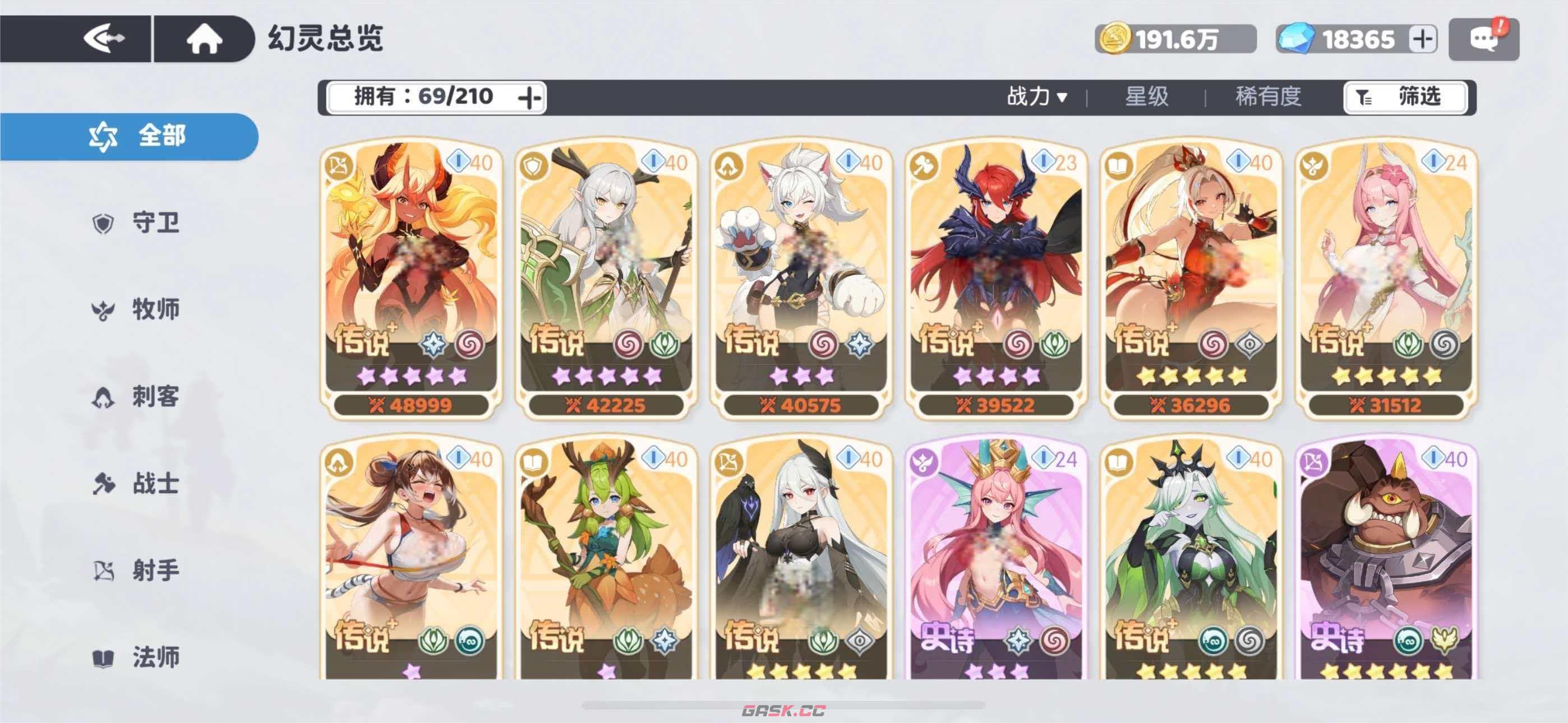Open the 筛选 filter options
This screenshot has height=723, width=1568.
click(1405, 98)
